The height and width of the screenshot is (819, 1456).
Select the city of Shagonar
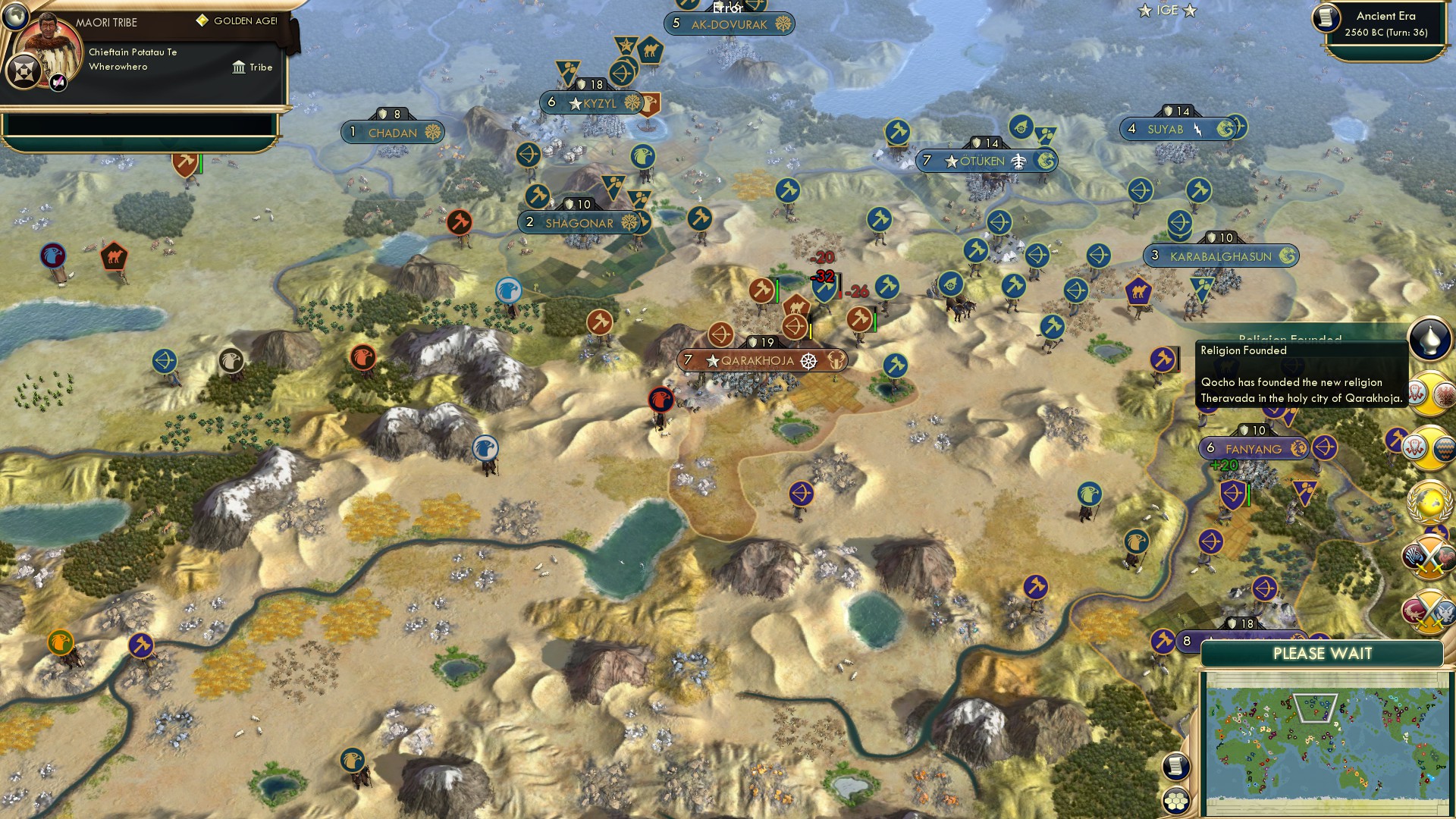click(579, 223)
